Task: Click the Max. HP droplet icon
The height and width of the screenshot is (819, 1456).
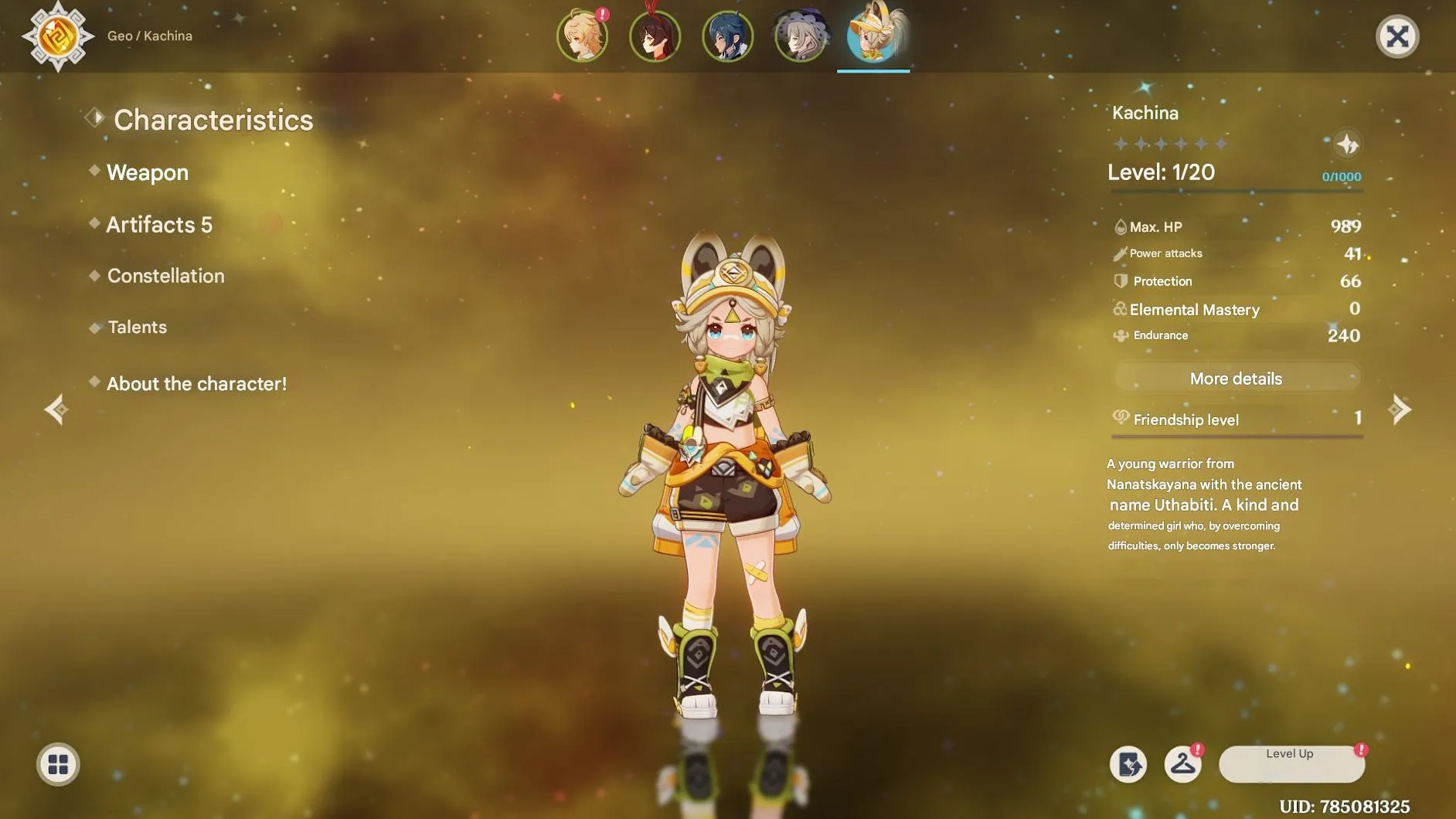Action: 1119,226
